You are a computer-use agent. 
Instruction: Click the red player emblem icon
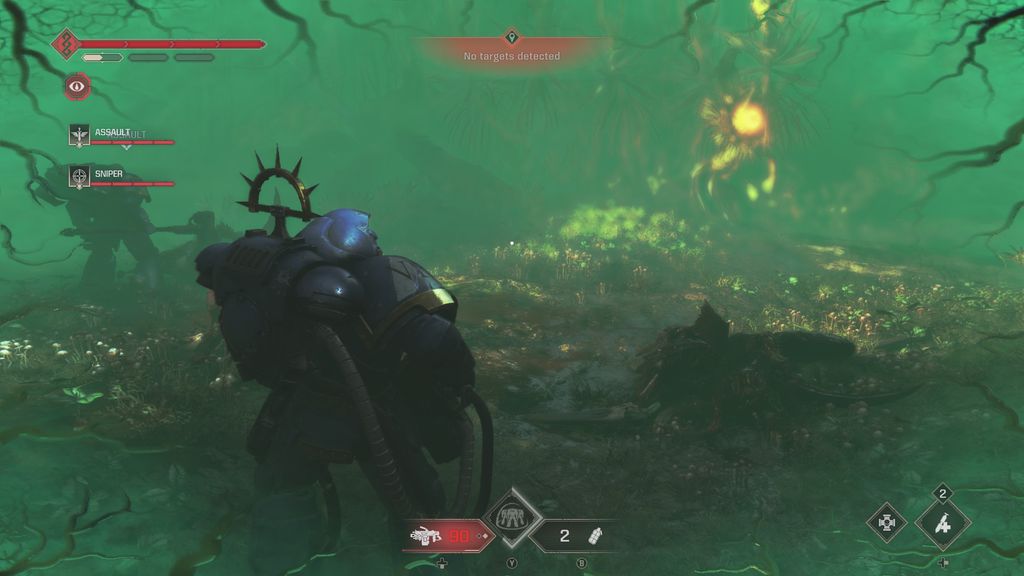click(66, 44)
